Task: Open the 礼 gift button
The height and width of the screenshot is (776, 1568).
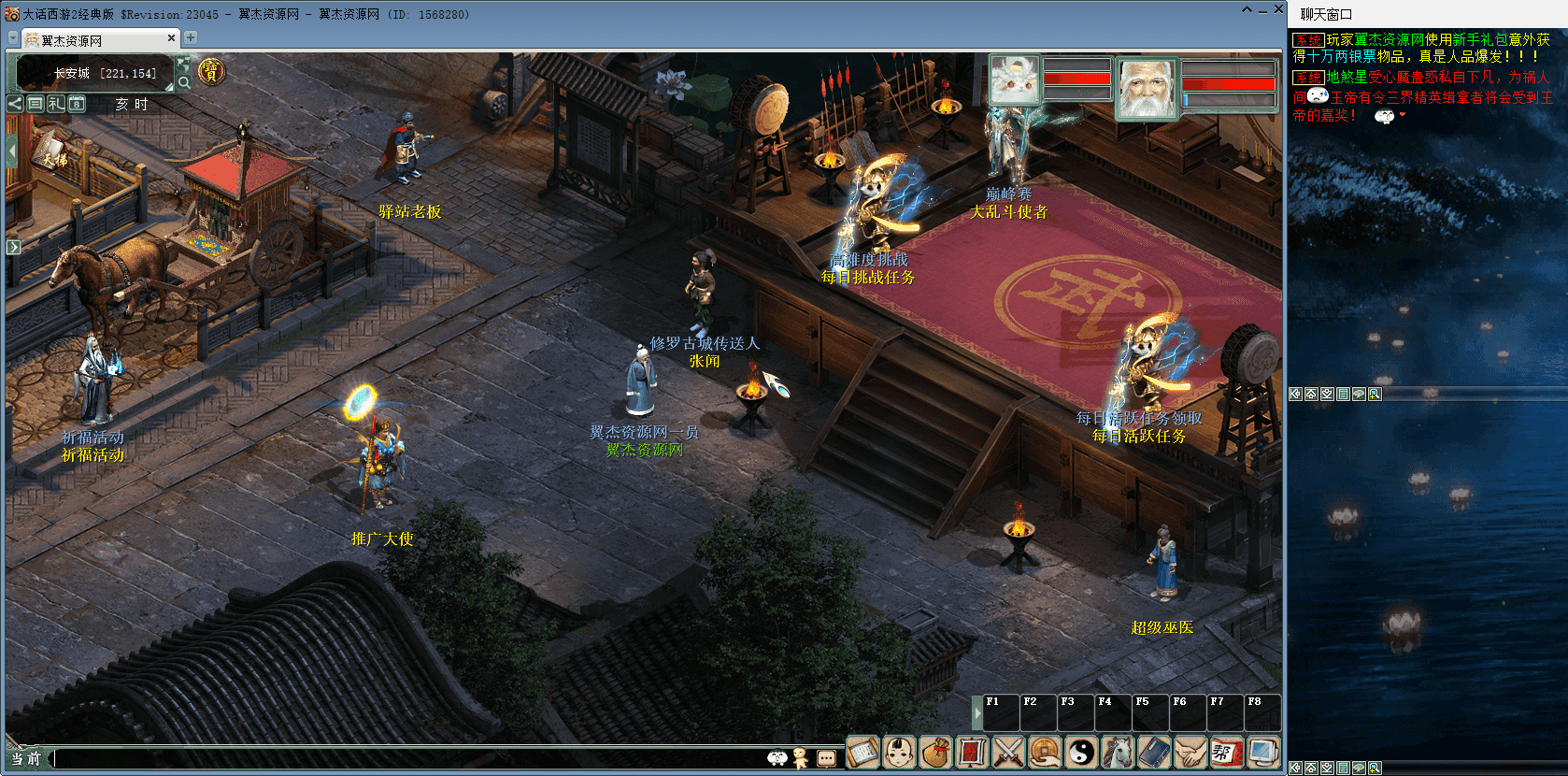Action: 56,104
